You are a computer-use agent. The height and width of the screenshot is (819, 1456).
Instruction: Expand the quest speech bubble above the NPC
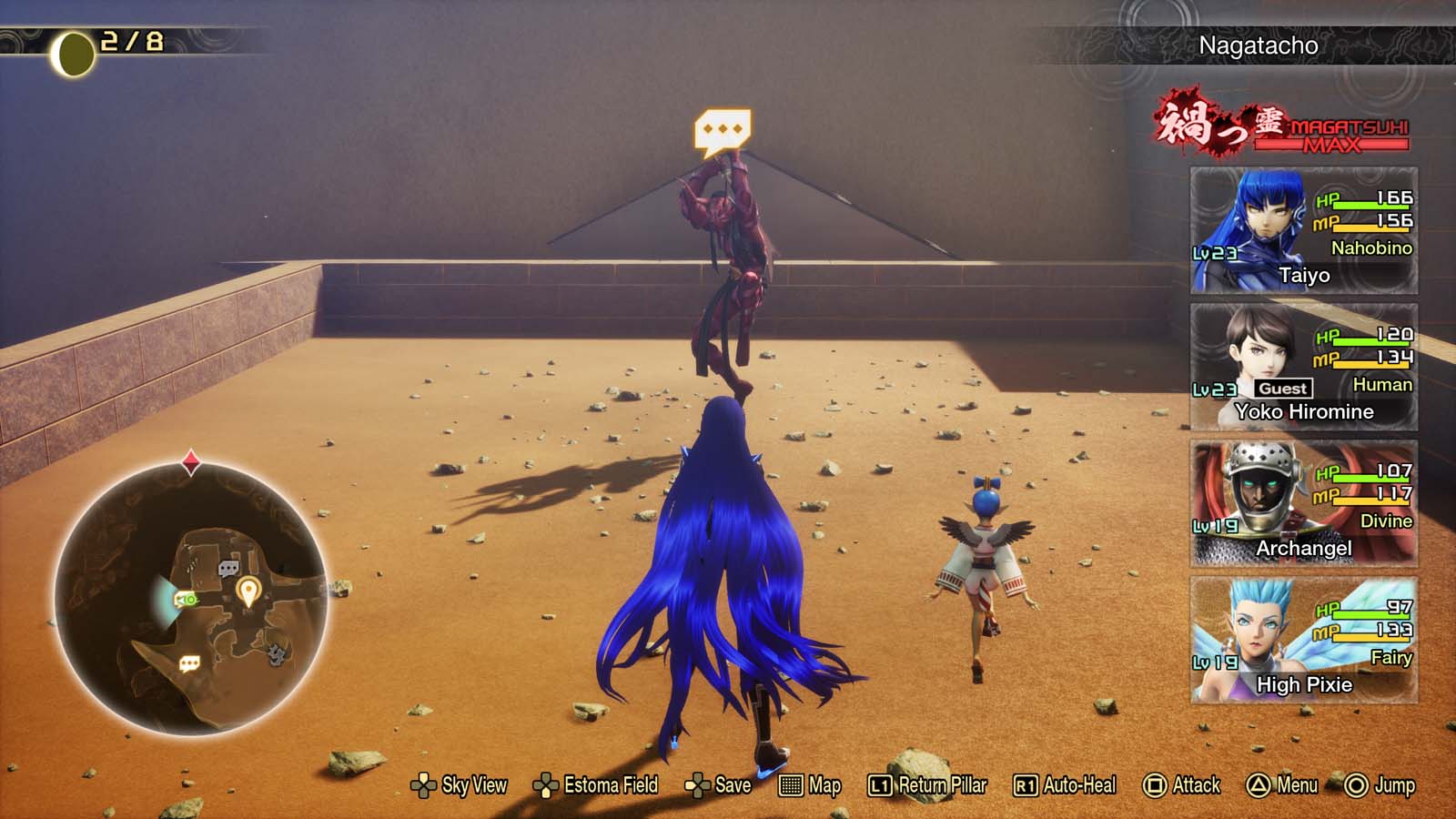pyautogui.click(x=725, y=127)
